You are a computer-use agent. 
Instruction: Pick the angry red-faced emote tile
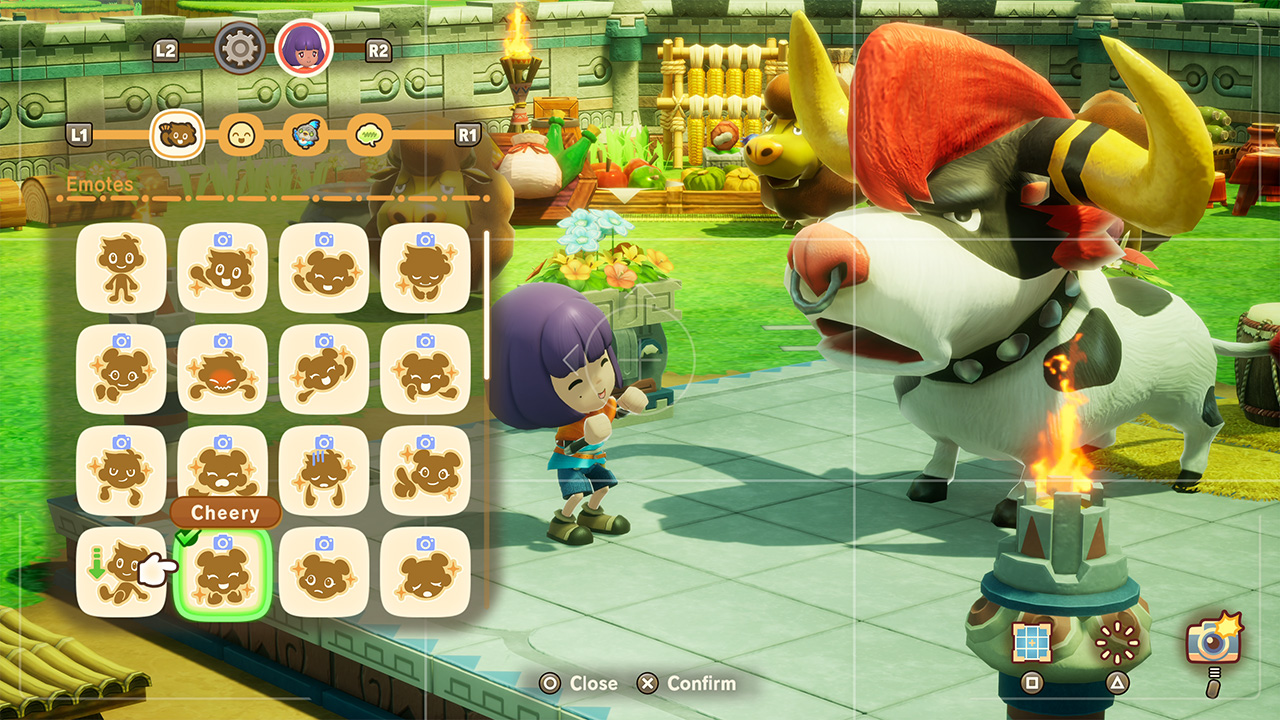[x=223, y=370]
